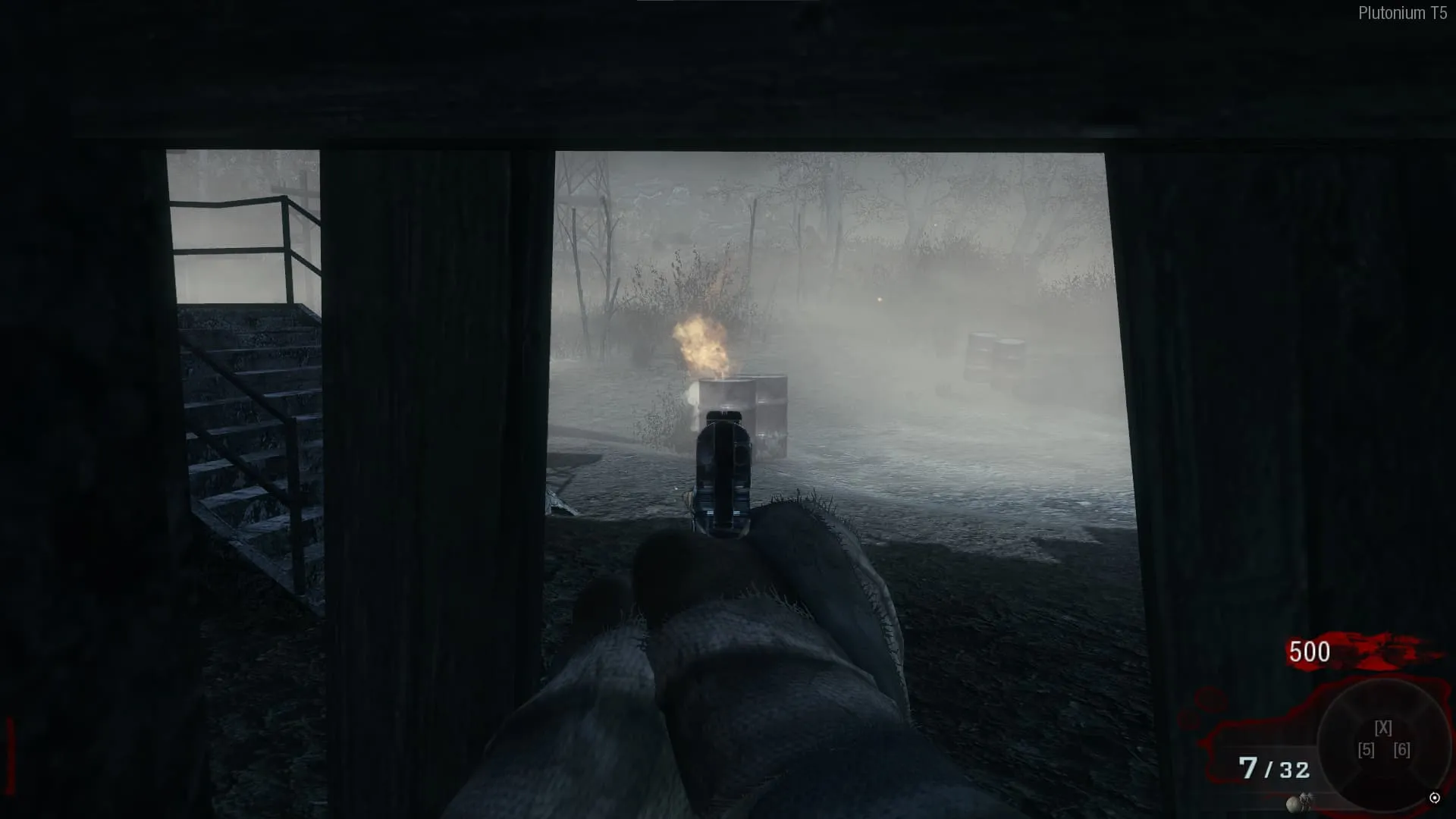Screen dimensions: 1456x819
Task: Click the circular target overlay icon
Action: [x=1434, y=798]
